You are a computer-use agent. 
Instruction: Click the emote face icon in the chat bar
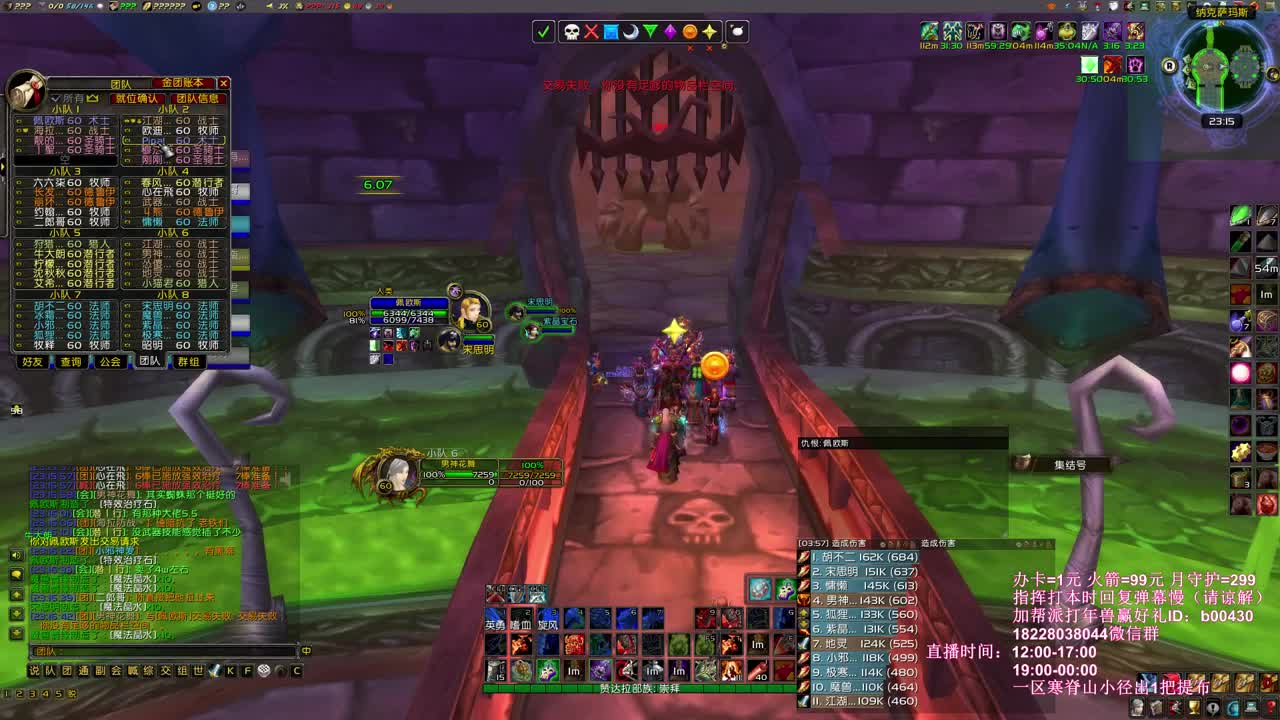[281, 671]
